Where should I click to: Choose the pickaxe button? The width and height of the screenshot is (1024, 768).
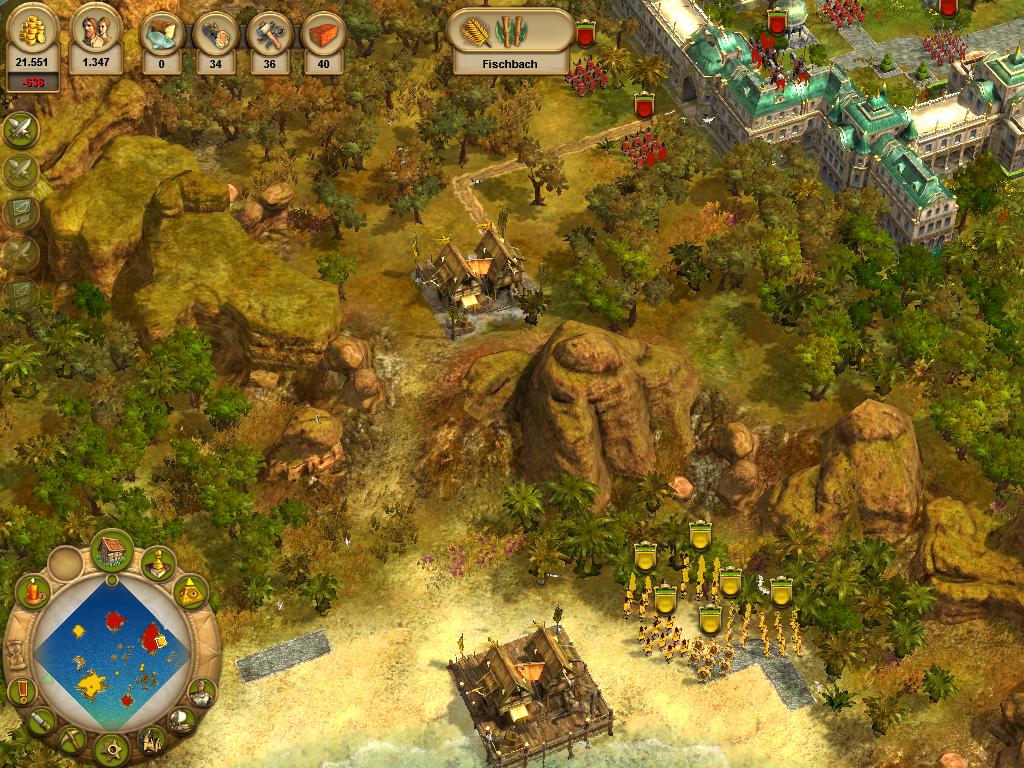click(71, 740)
